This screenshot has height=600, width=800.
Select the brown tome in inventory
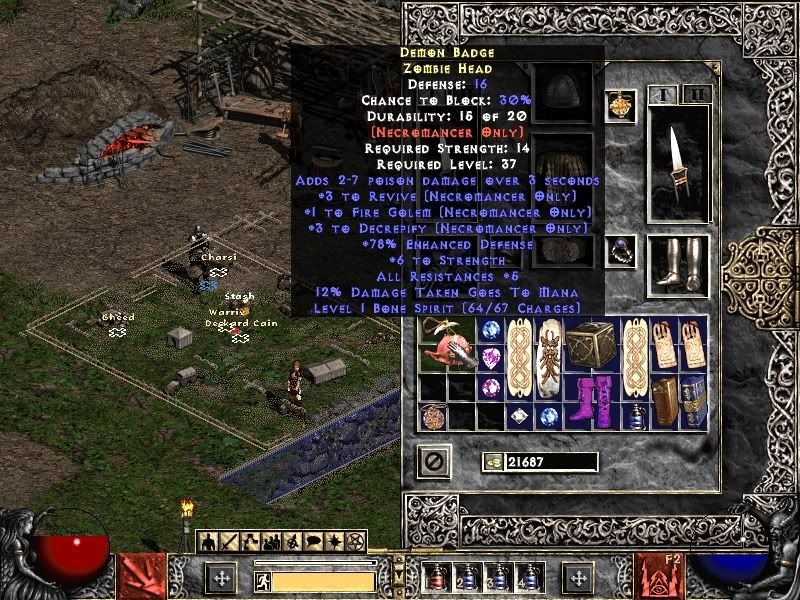point(665,402)
